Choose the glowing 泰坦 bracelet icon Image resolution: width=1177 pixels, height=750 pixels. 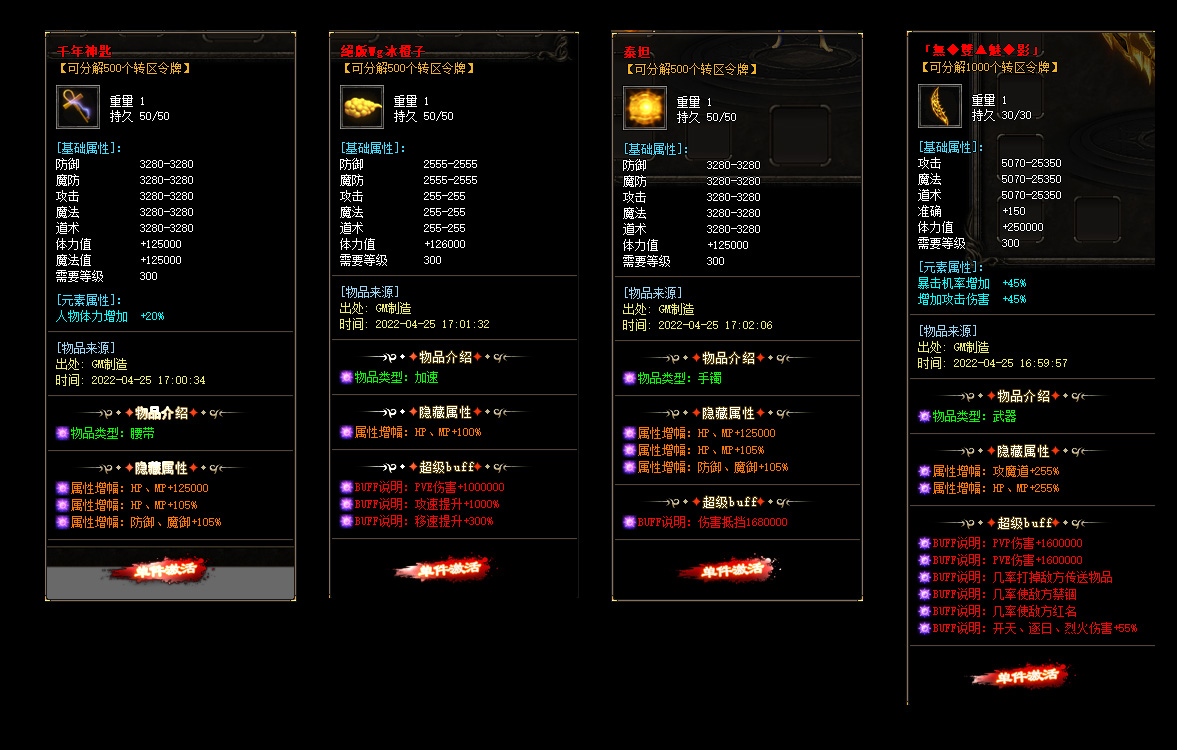[x=645, y=107]
